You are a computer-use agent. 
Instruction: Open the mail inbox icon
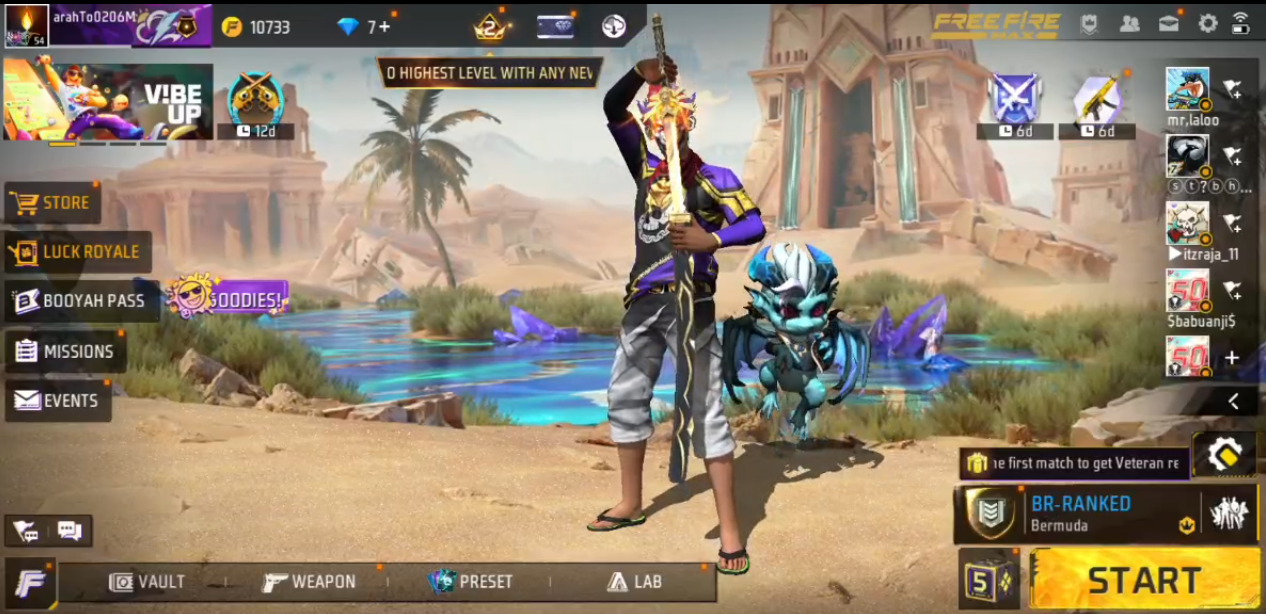pos(1168,23)
